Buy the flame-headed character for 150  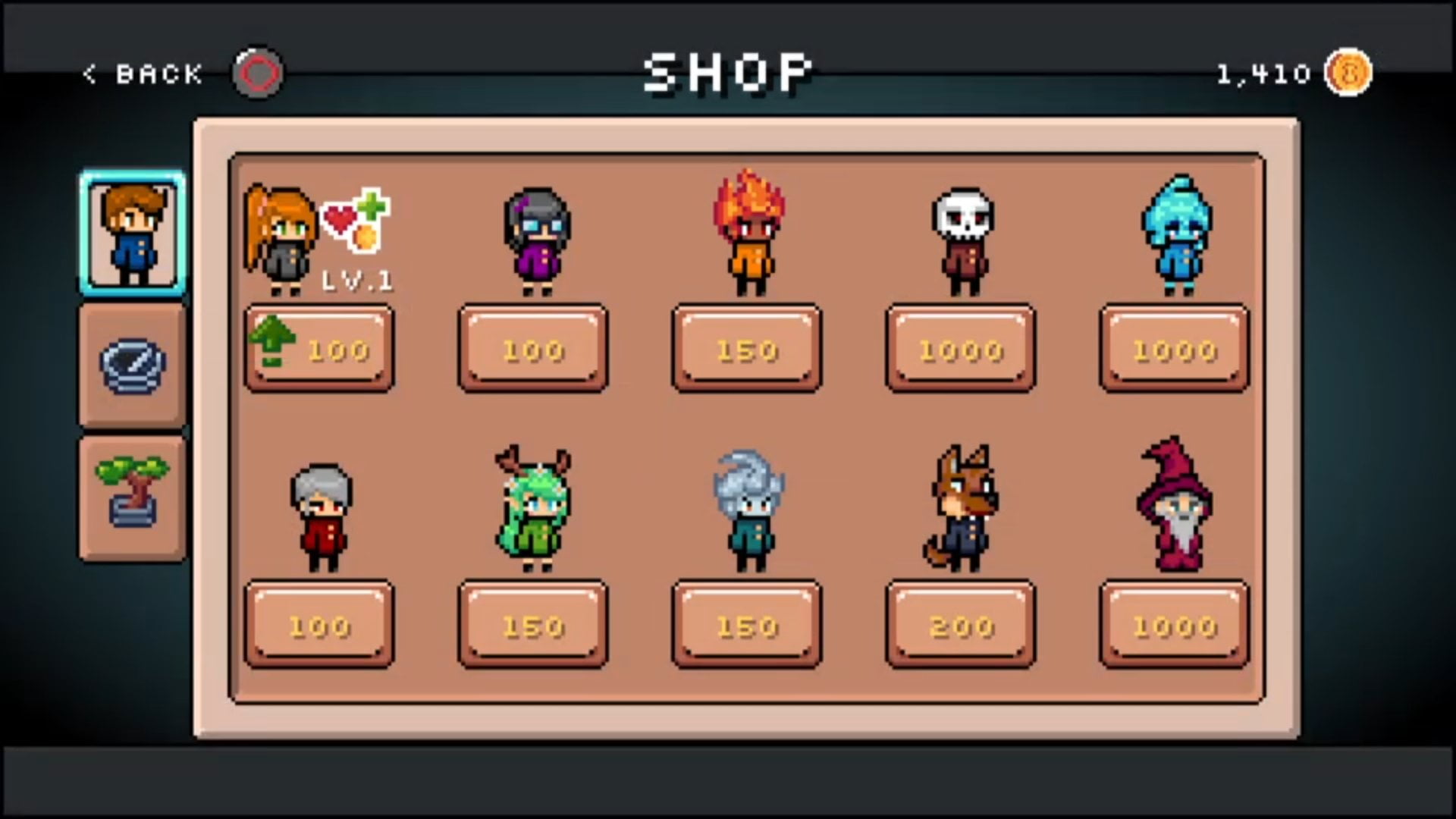747,349
